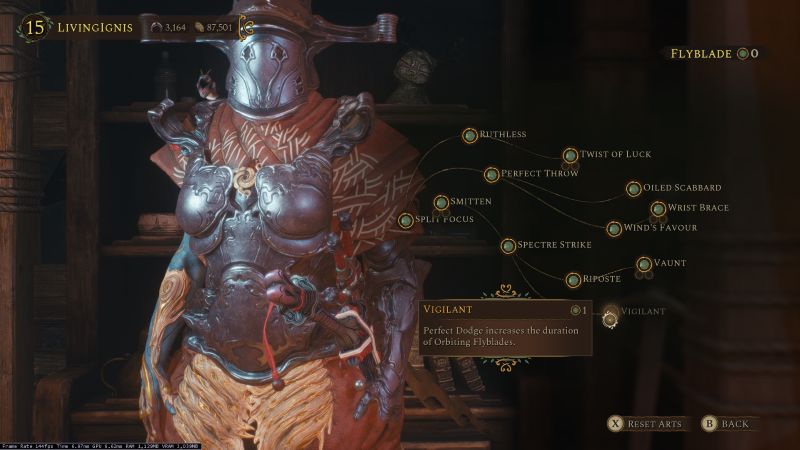Pick the Oiled Scabbard node
This screenshot has width=800, height=450.
pyautogui.click(x=634, y=189)
